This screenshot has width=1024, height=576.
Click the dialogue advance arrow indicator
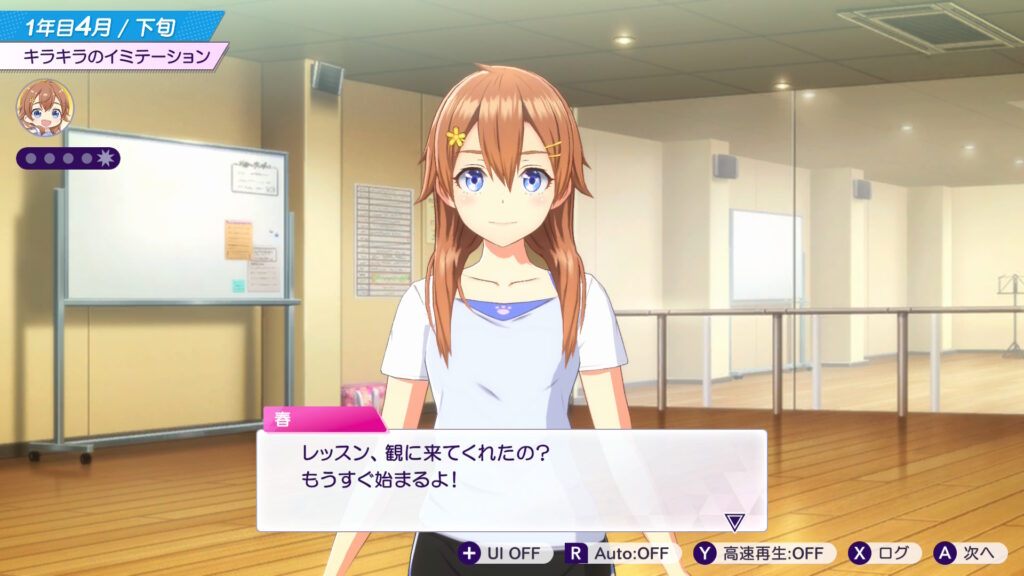[x=735, y=521]
